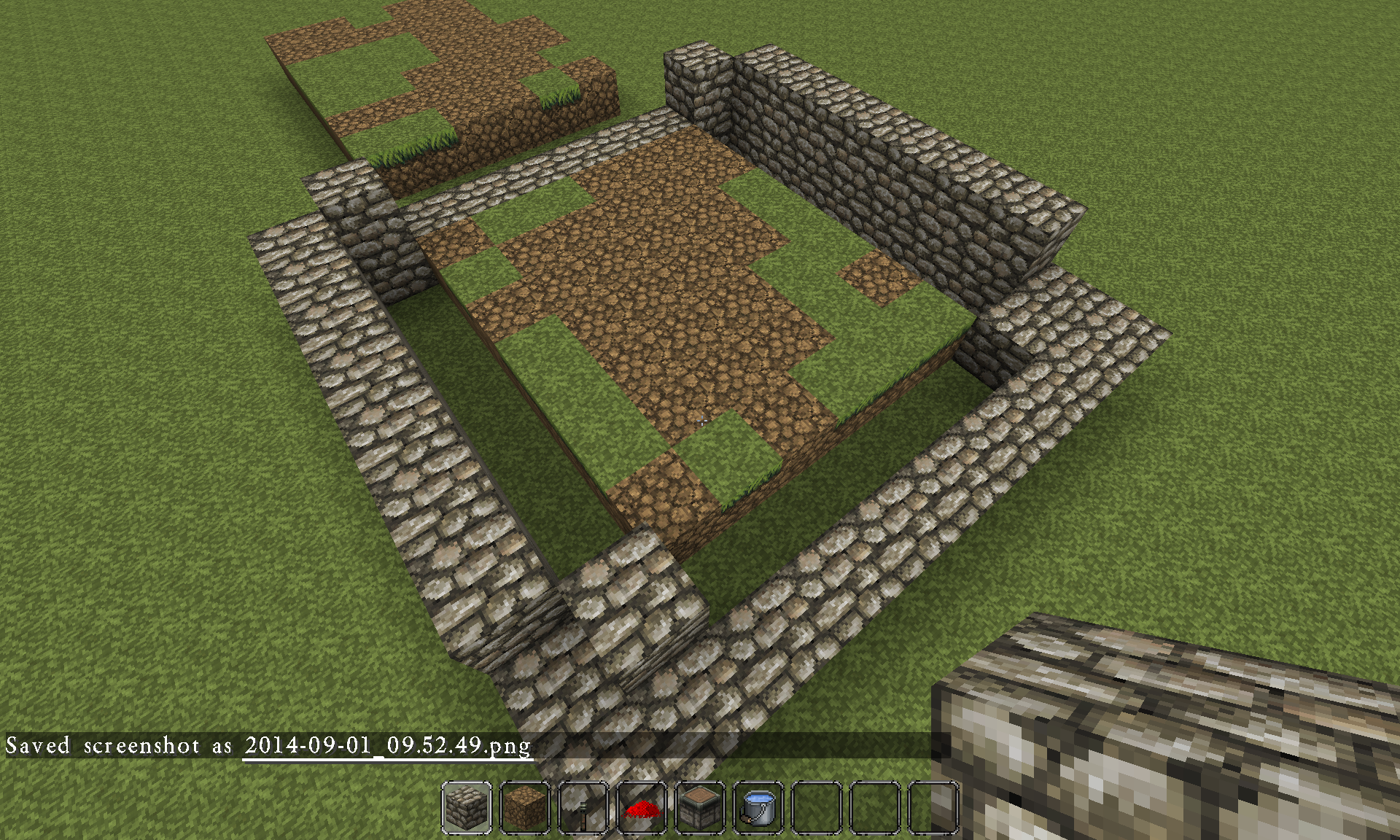The image size is (1400, 840).
Task: Click the first empty hotbar slot seven
Action: [817, 809]
